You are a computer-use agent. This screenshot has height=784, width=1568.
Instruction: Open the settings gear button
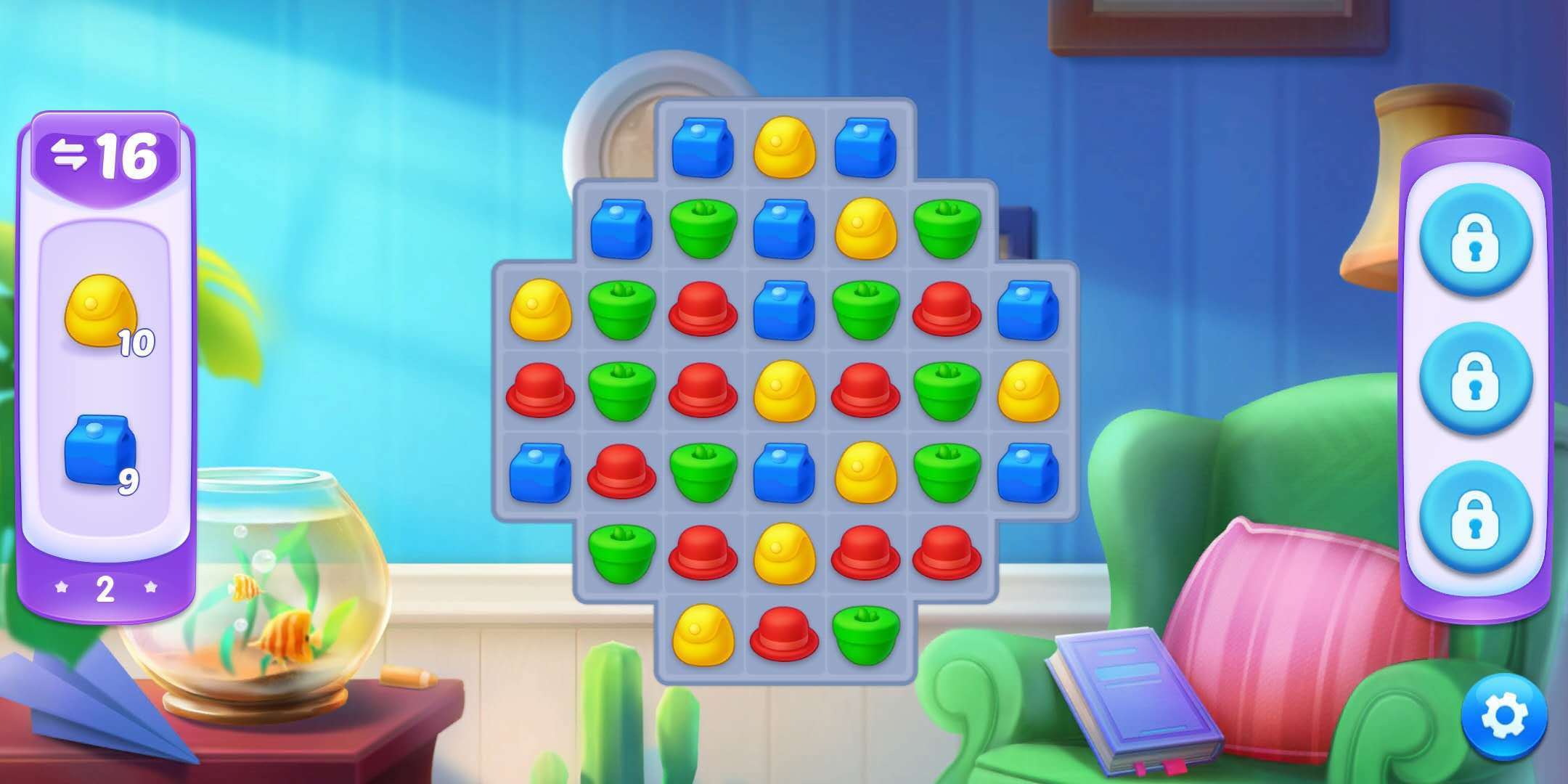click(x=1505, y=716)
